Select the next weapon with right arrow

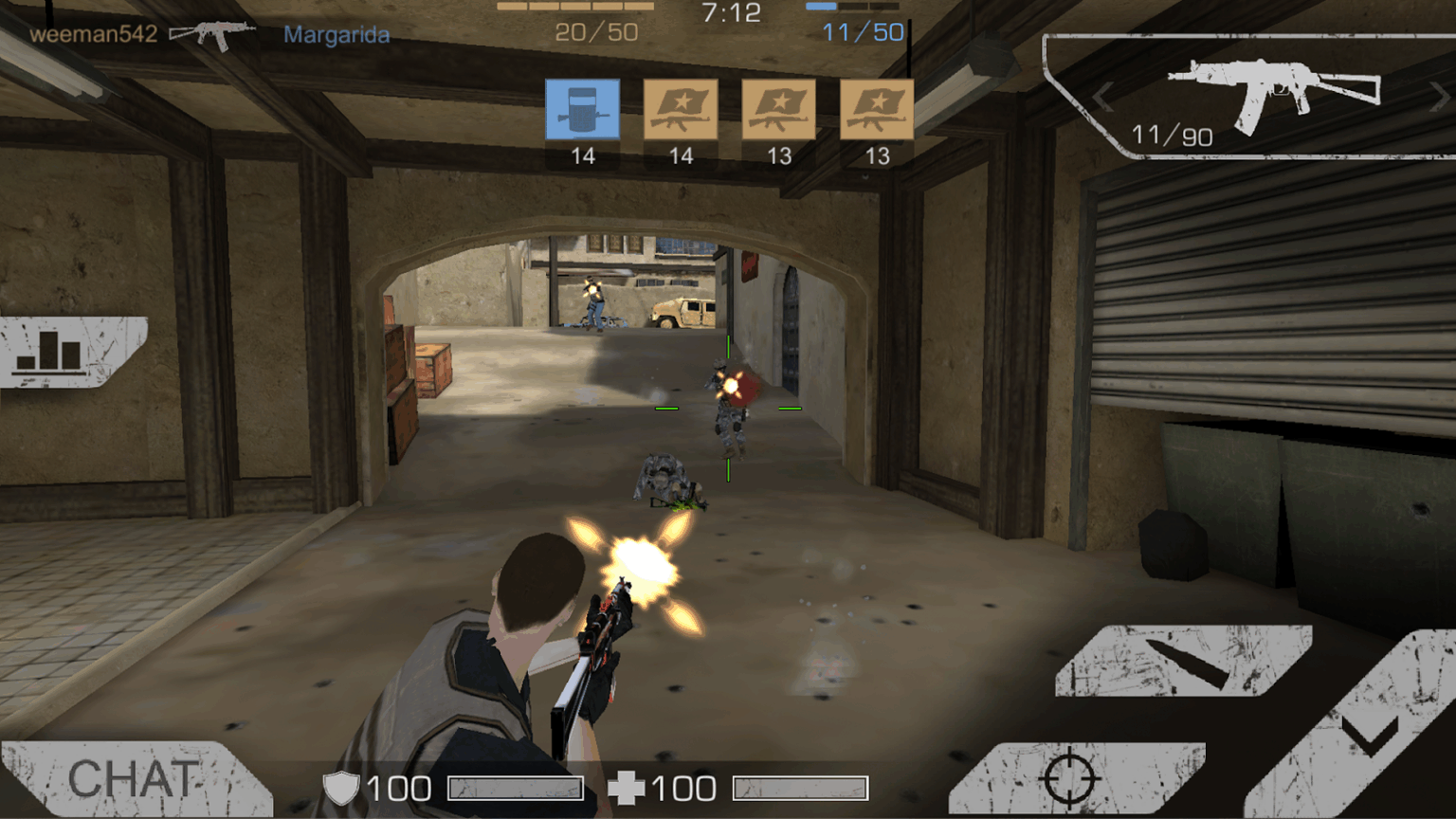1440,98
